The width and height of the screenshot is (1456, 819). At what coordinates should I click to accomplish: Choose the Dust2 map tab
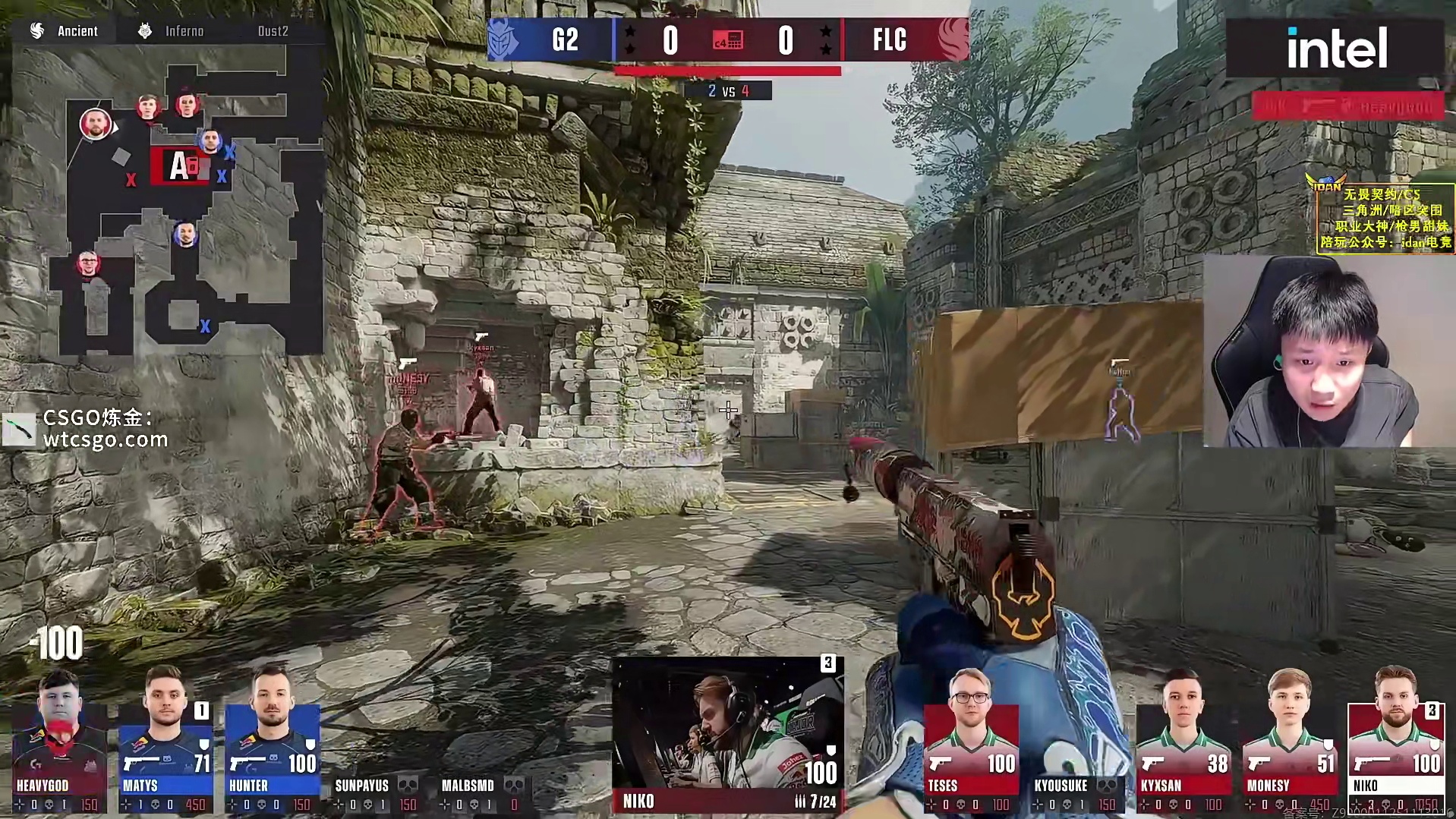click(273, 31)
